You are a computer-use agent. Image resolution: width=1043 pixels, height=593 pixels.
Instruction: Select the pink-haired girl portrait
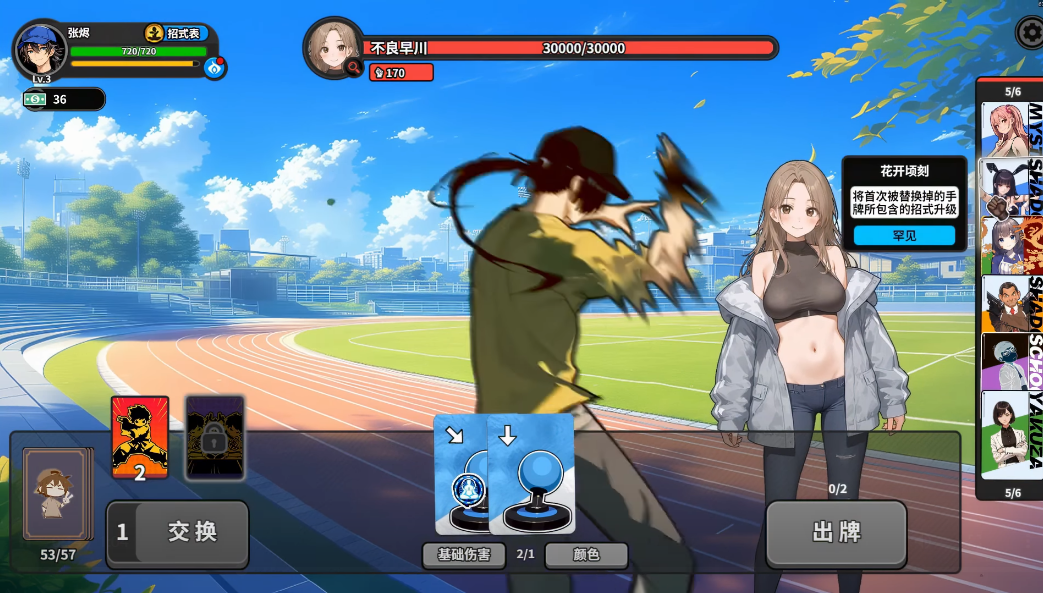tap(1005, 129)
